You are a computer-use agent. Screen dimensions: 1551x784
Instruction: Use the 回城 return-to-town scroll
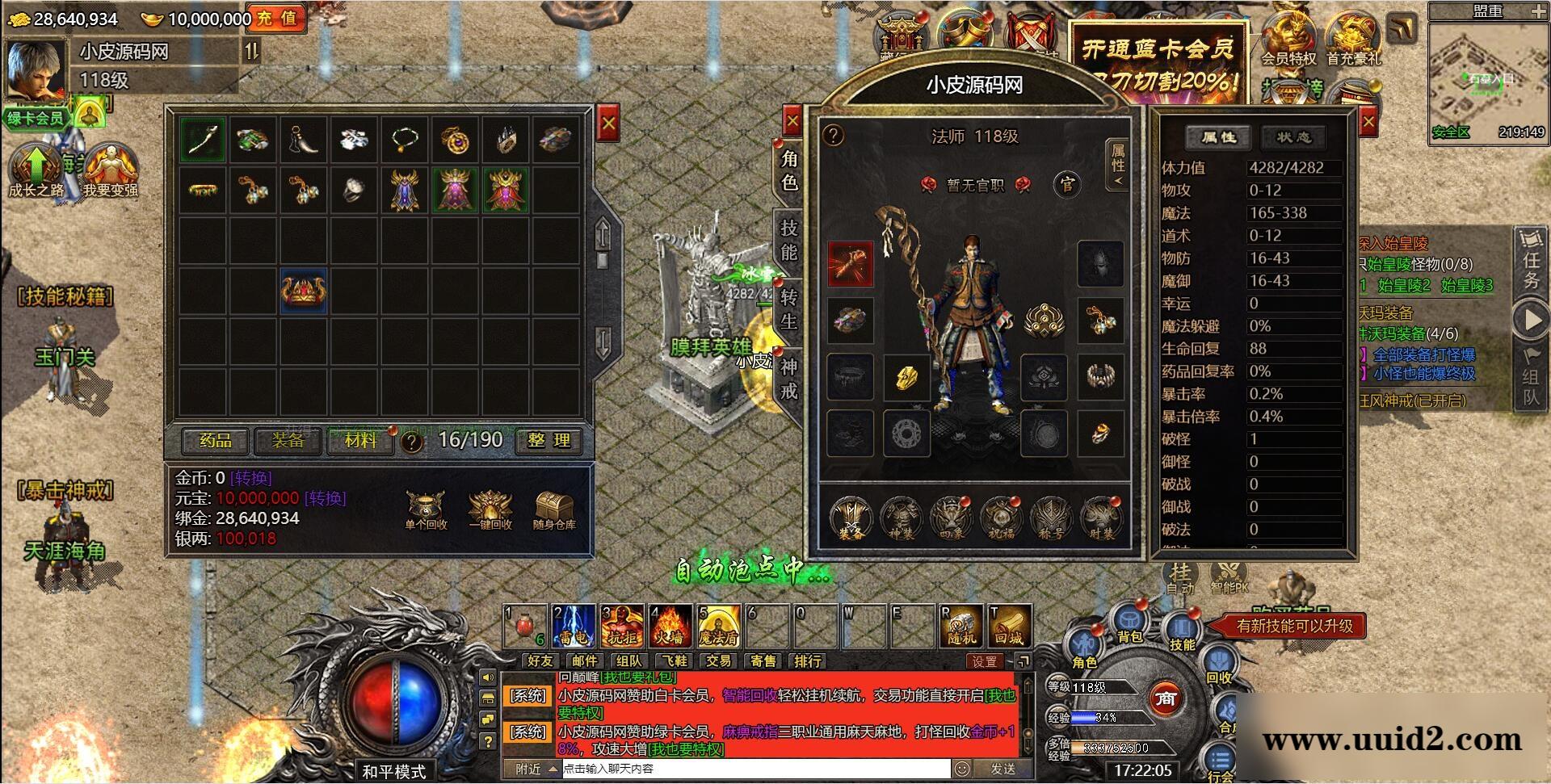pos(1010,625)
